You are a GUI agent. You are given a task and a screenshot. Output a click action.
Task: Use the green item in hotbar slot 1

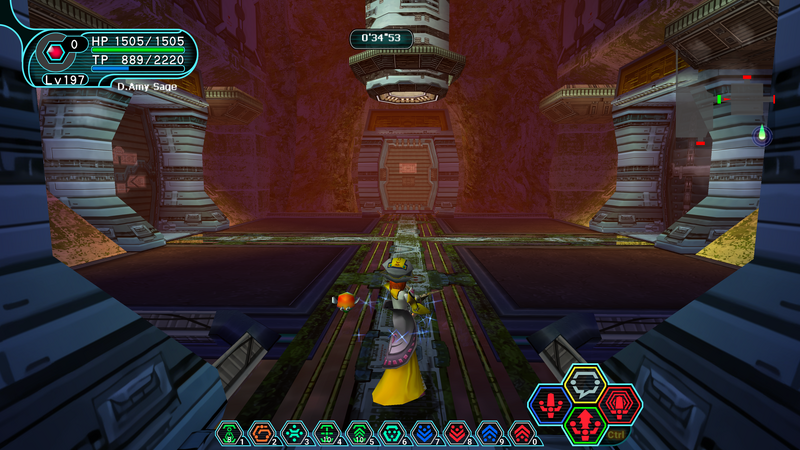[229, 433]
